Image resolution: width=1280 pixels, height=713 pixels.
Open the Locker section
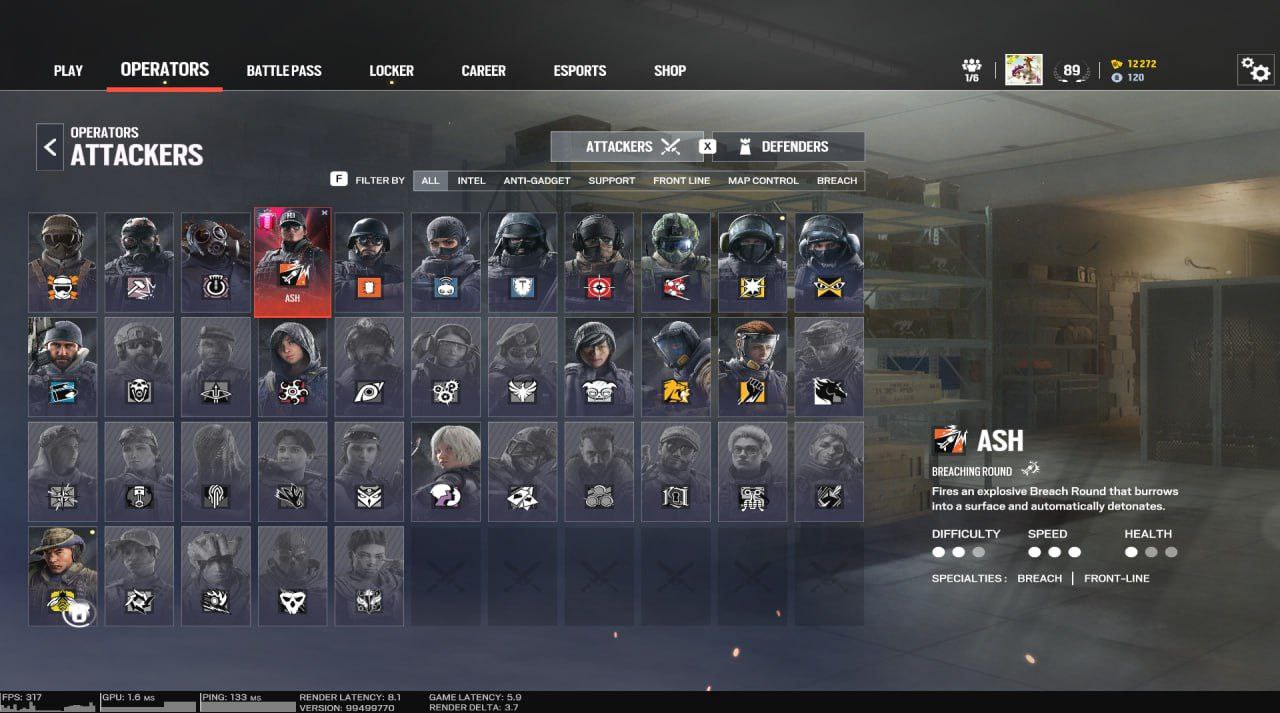pos(391,71)
